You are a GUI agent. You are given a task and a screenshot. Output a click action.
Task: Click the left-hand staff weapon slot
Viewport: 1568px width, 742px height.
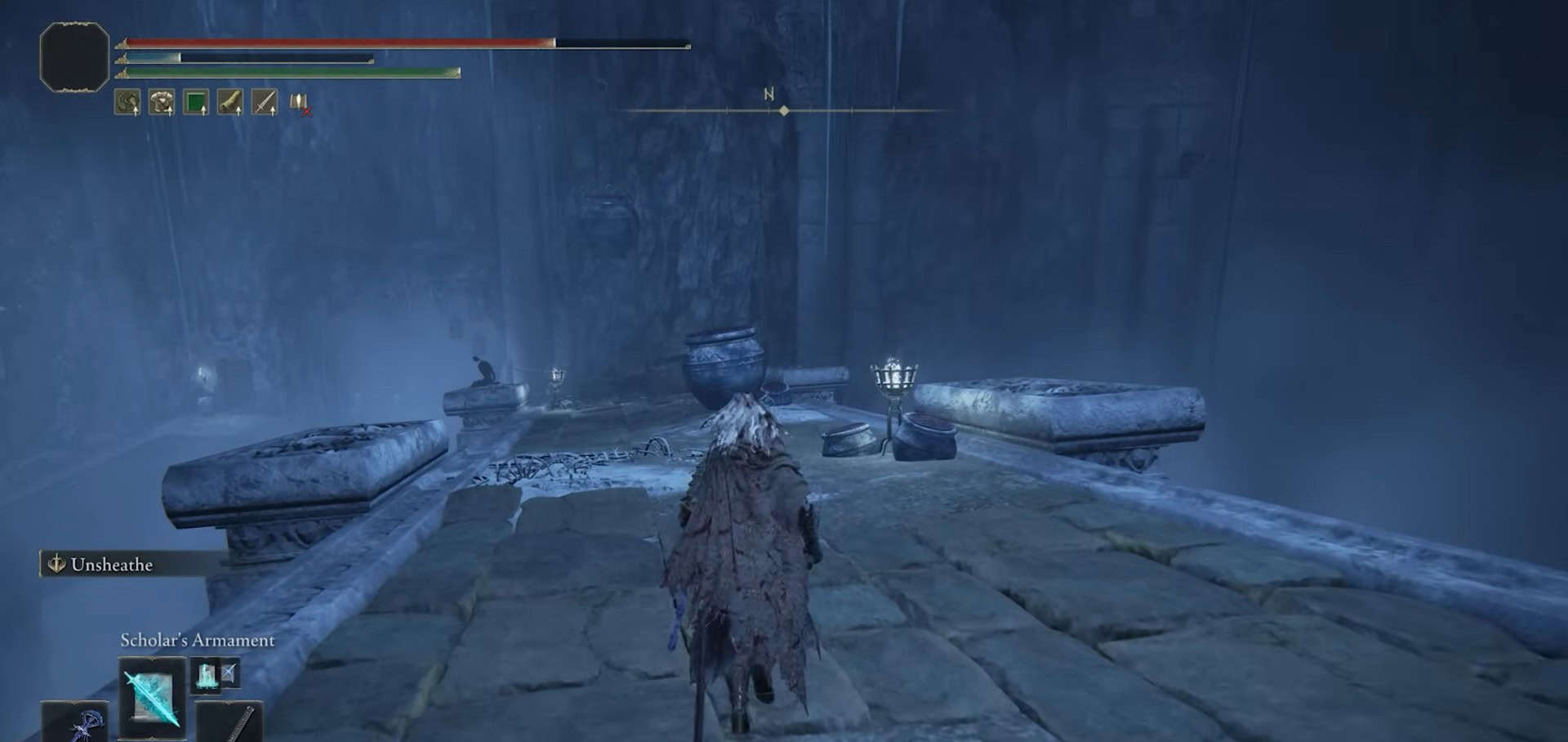(x=75, y=722)
